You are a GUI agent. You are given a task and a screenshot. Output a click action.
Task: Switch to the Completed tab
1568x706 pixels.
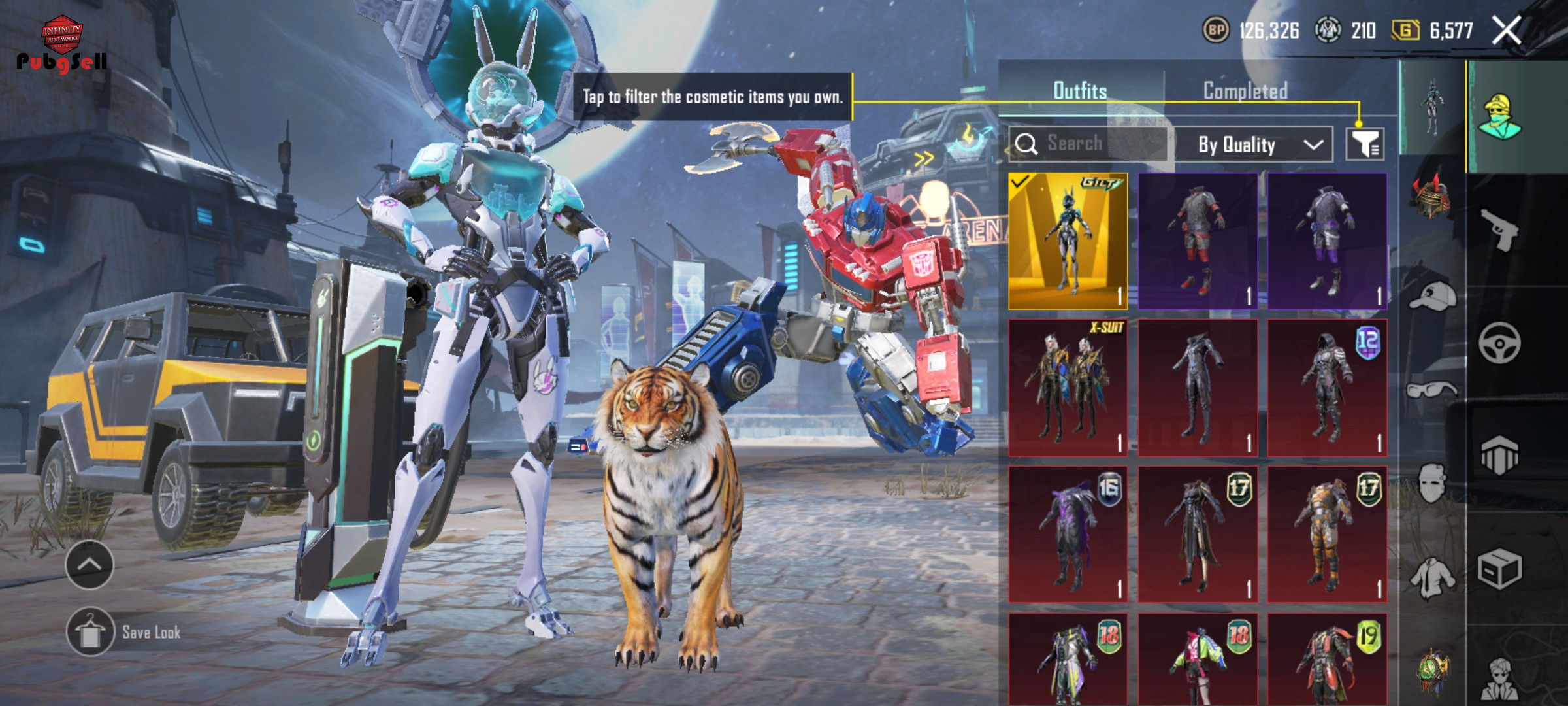coord(1245,91)
